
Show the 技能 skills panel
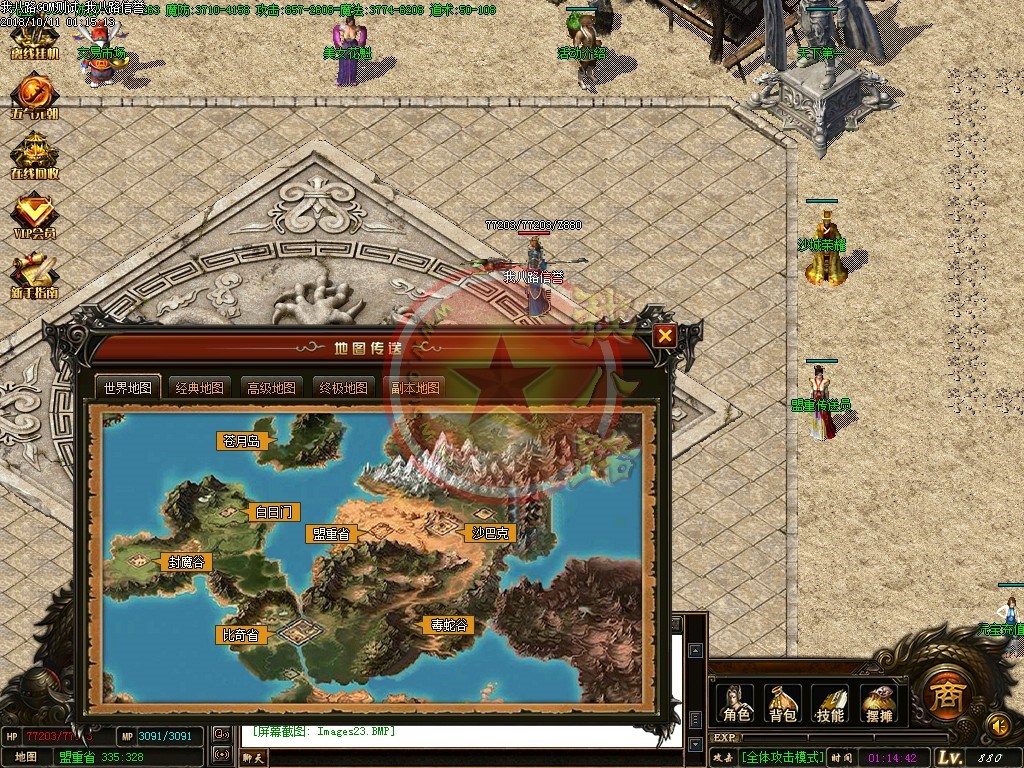(x=831, y=704)
